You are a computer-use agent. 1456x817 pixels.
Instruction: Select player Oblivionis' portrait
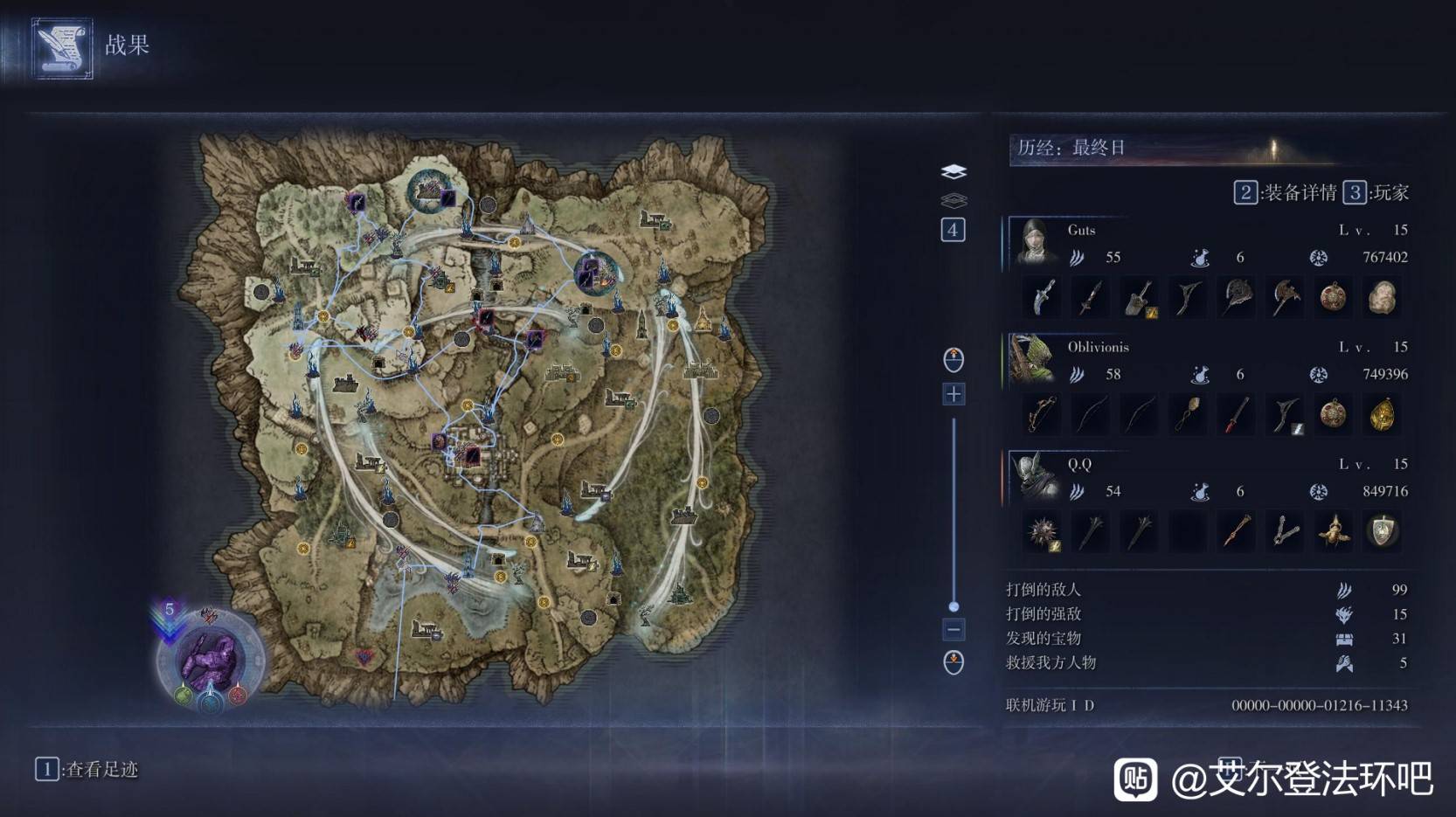[1032, 359]
